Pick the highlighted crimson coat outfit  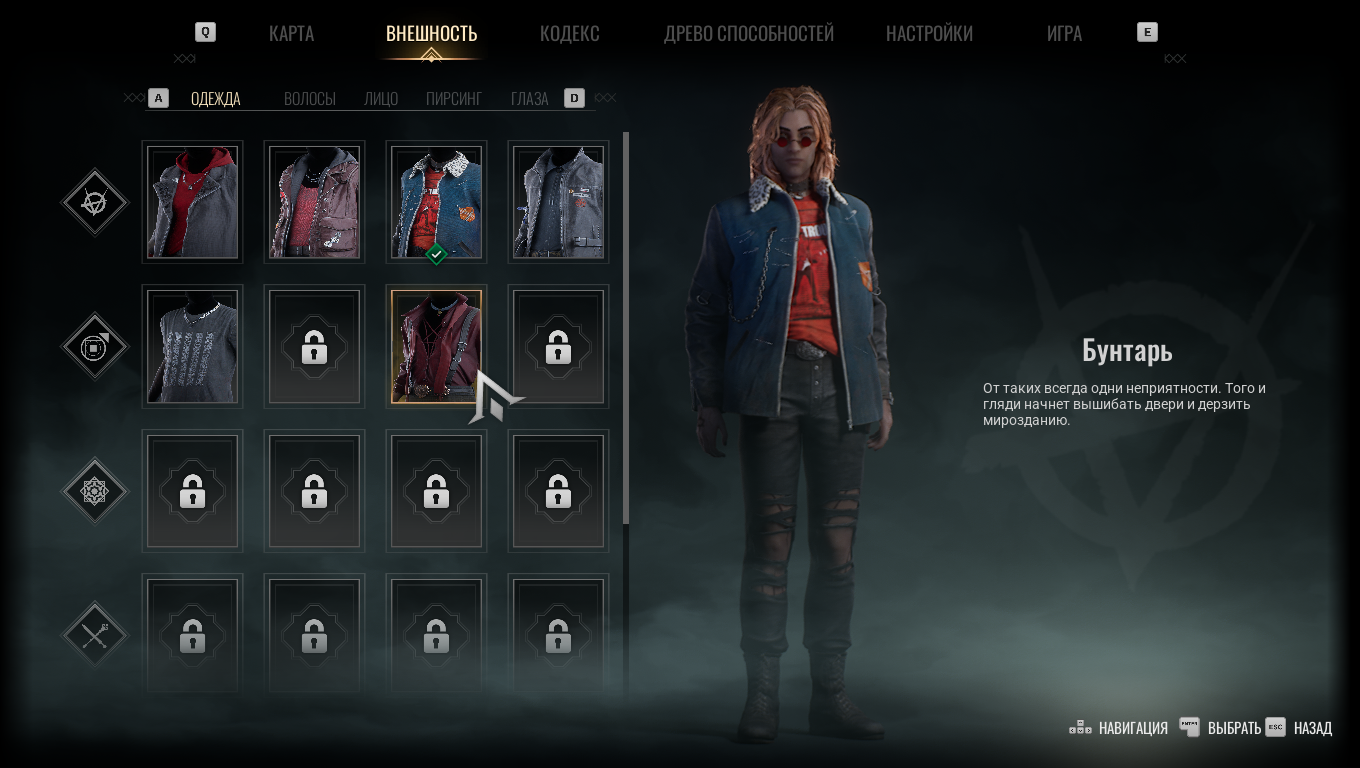[436, 346]
